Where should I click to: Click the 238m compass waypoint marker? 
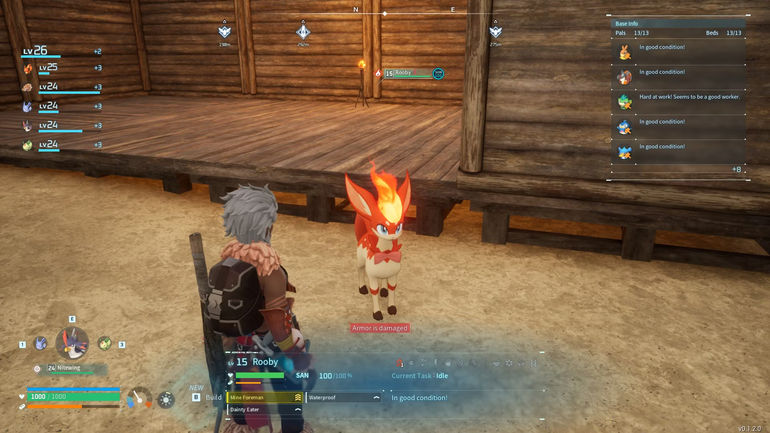coord(225,33)
